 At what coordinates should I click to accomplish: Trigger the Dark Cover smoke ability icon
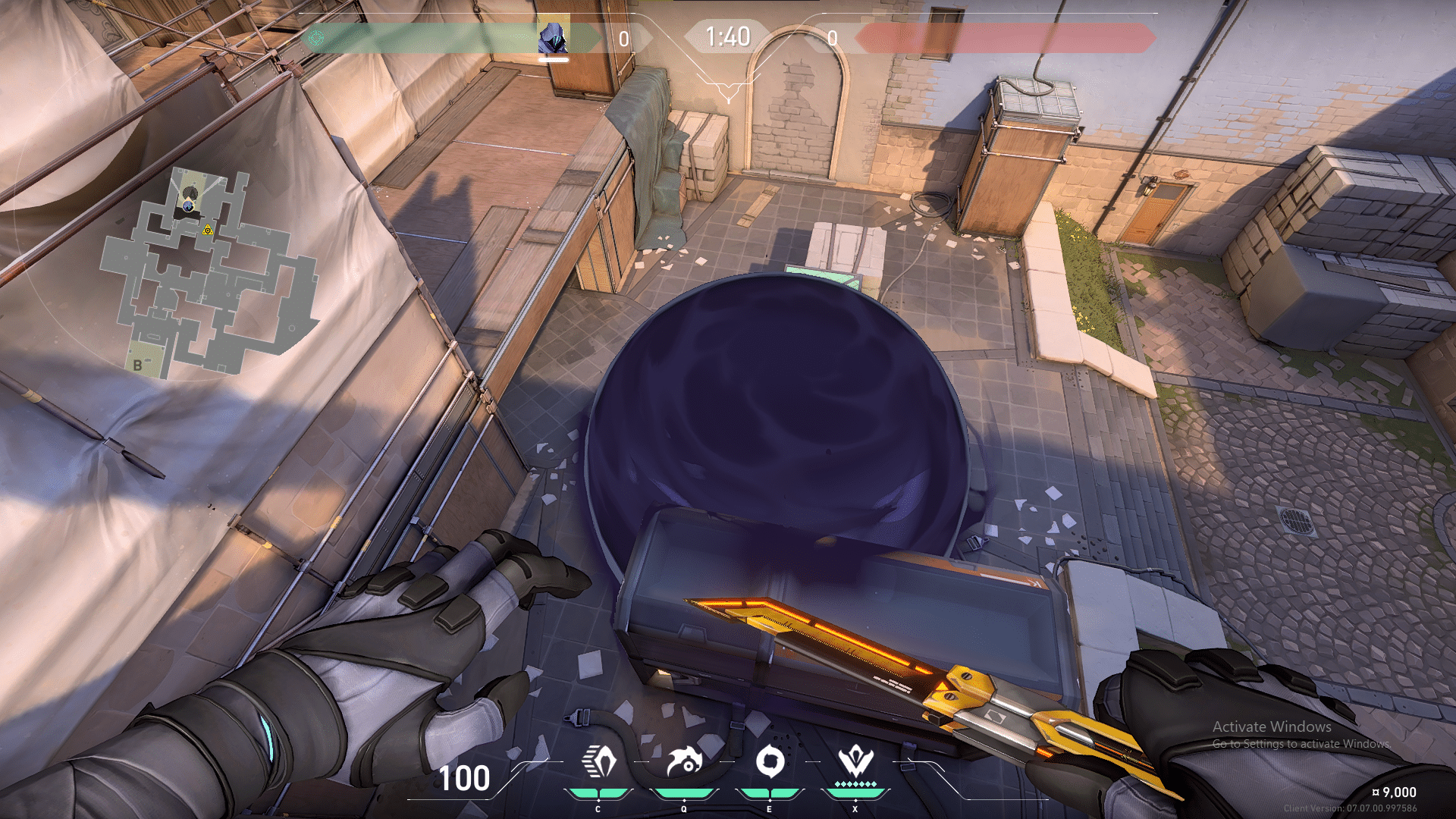click(x=770, y=761)
